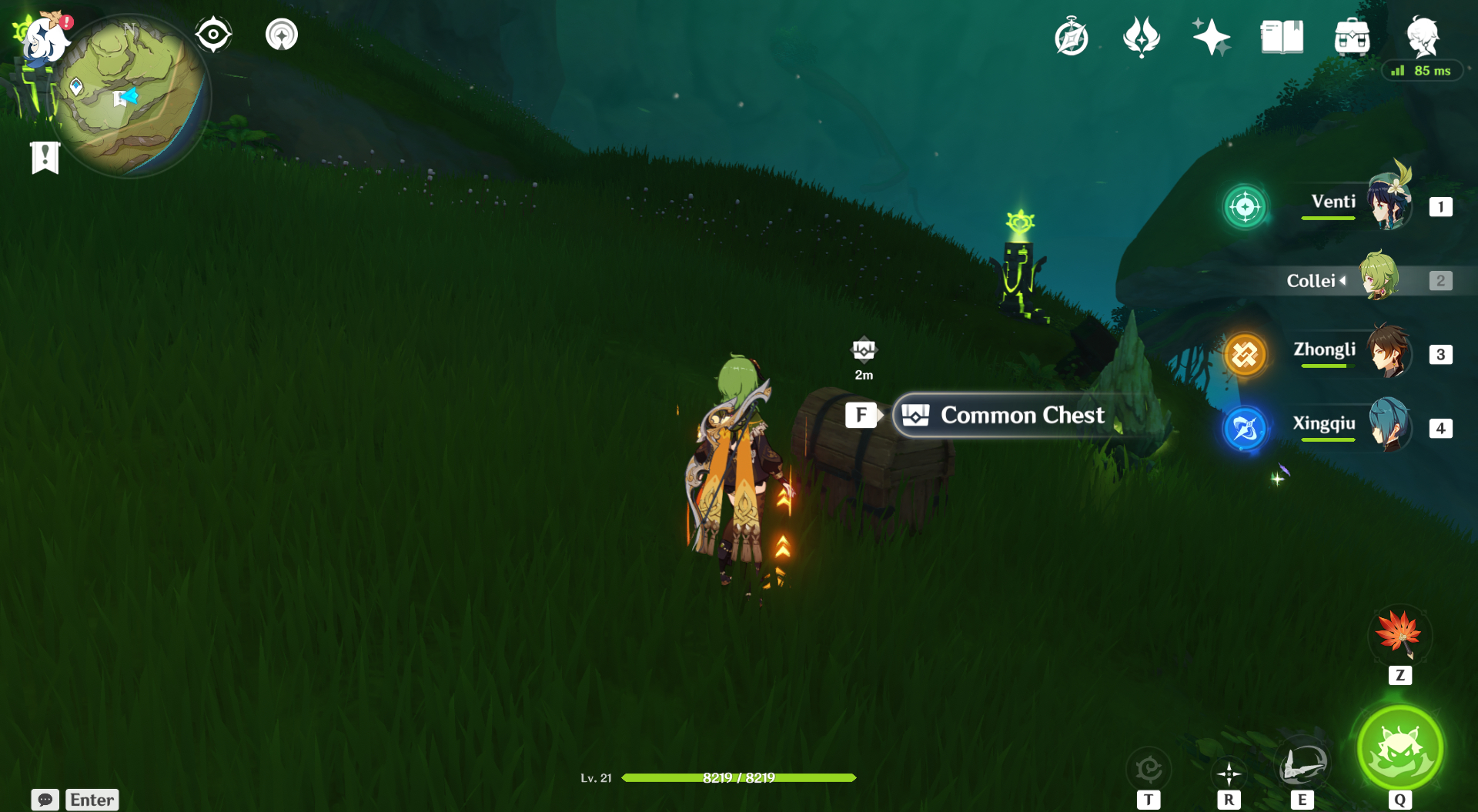Open the inventory backpack icon
Image resolution: width=1478 pixels, height=812 pixels.
(x=1352, y=37)
